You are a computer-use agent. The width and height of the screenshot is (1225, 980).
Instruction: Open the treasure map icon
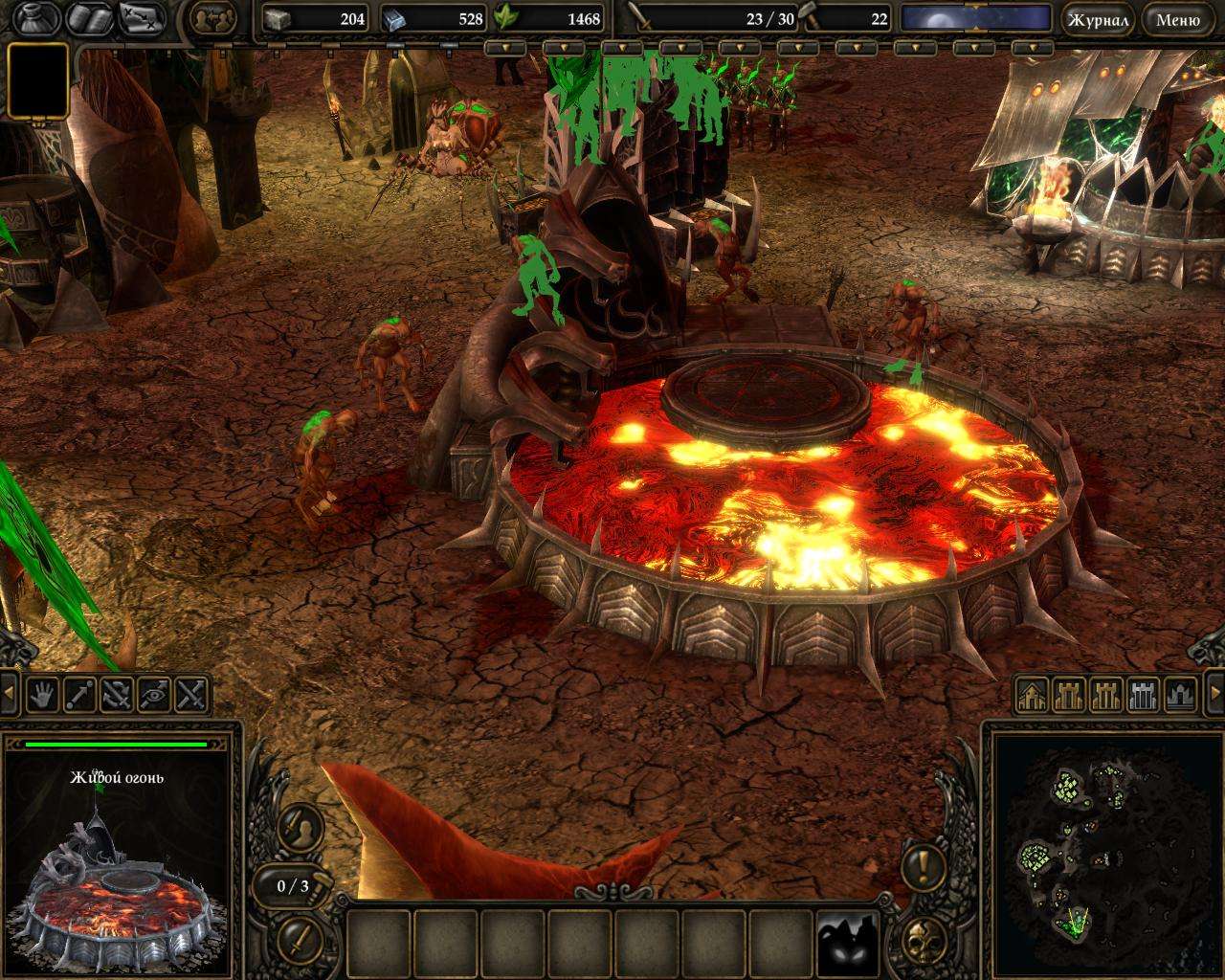point(140,18)
